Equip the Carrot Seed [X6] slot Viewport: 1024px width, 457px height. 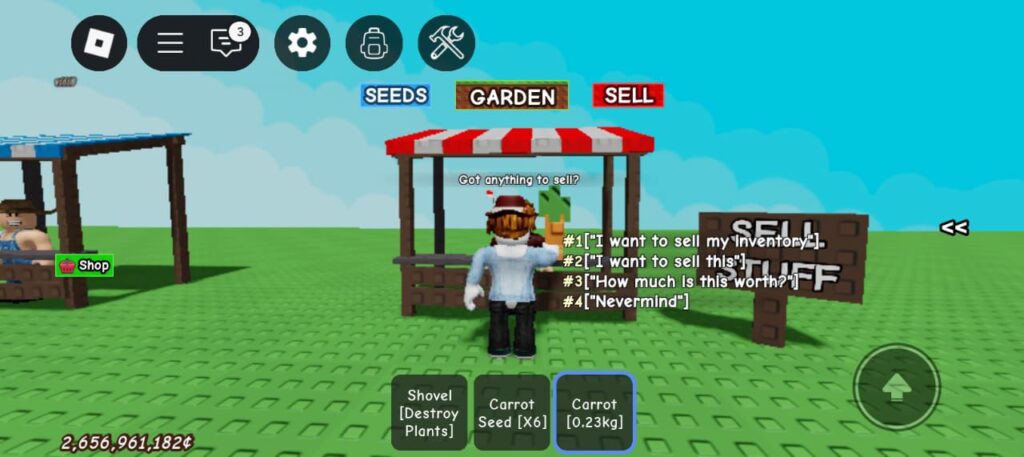click(512, 413)
